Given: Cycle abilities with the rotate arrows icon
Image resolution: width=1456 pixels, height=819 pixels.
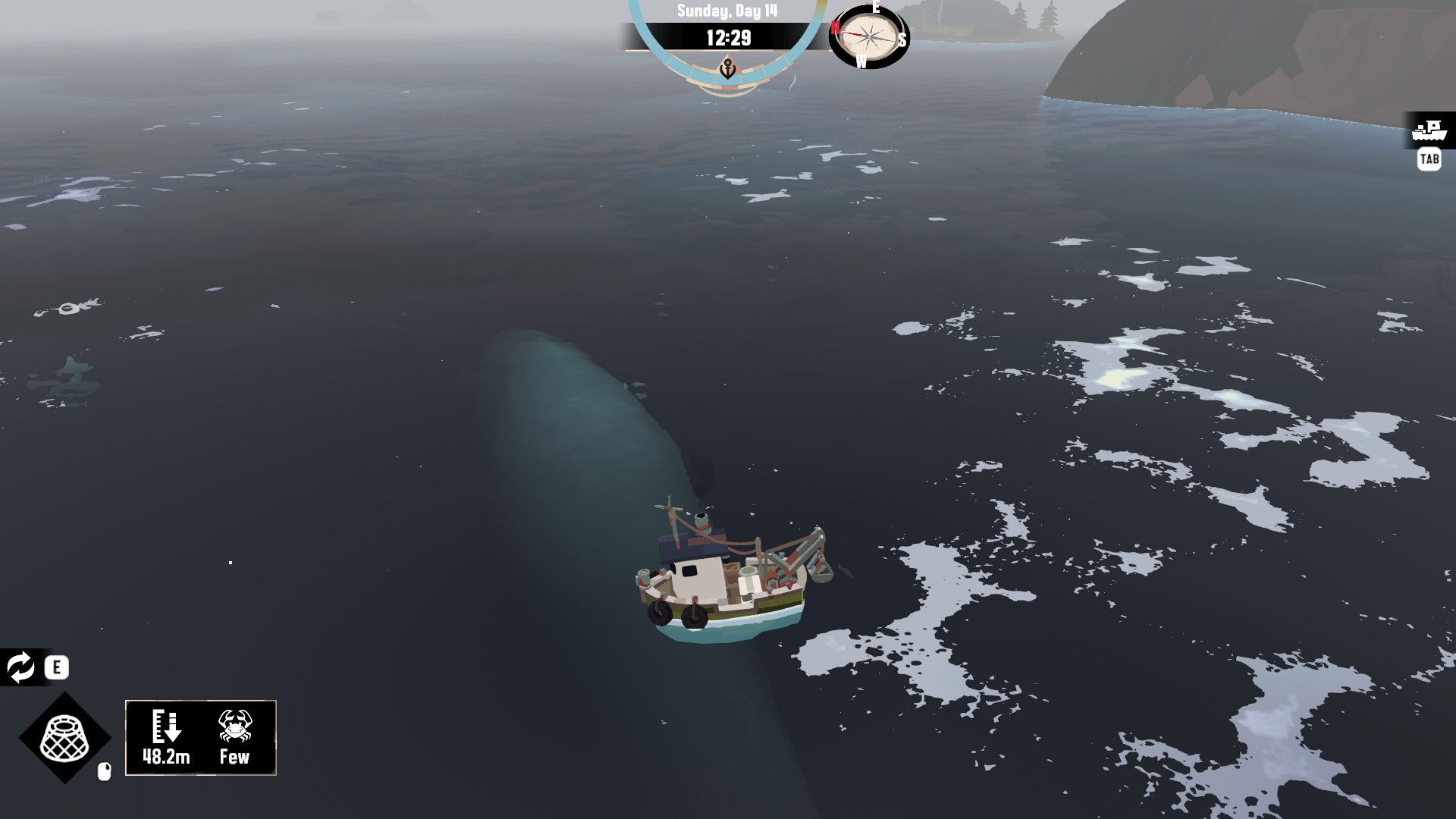Looking at the screenshot, I should (x=20, y=667).
